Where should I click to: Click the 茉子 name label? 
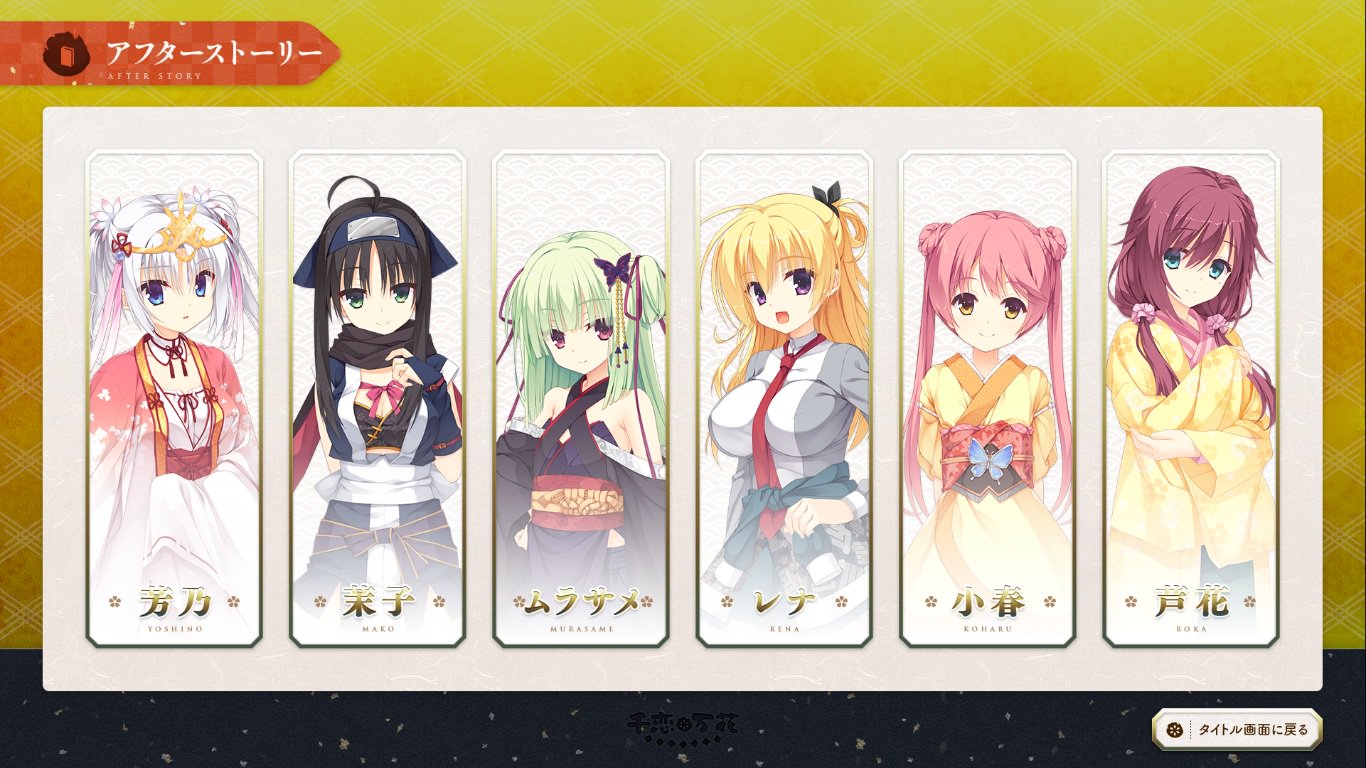coord(378,601)
